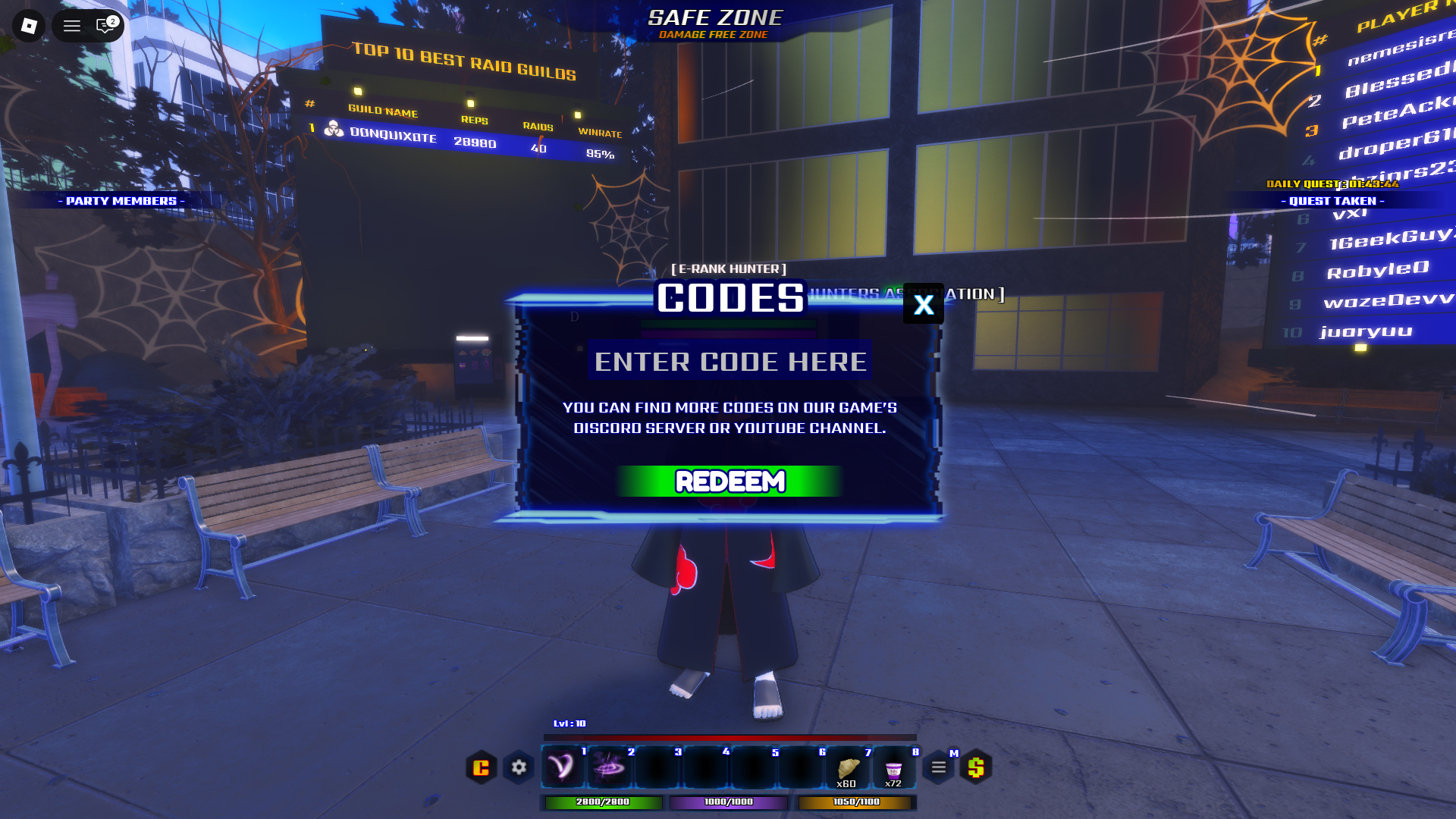Open the green dollar sign shop icon
This screenshot has height=819, width=1456.
click(x=977, y=767)
